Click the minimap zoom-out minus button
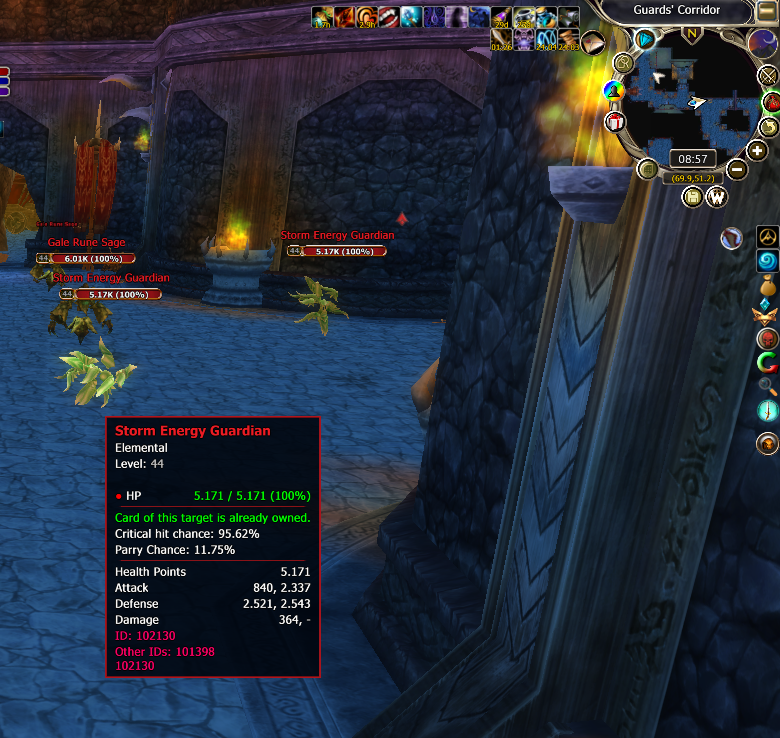Screen dimensions: 780x738 click(736, 169)
